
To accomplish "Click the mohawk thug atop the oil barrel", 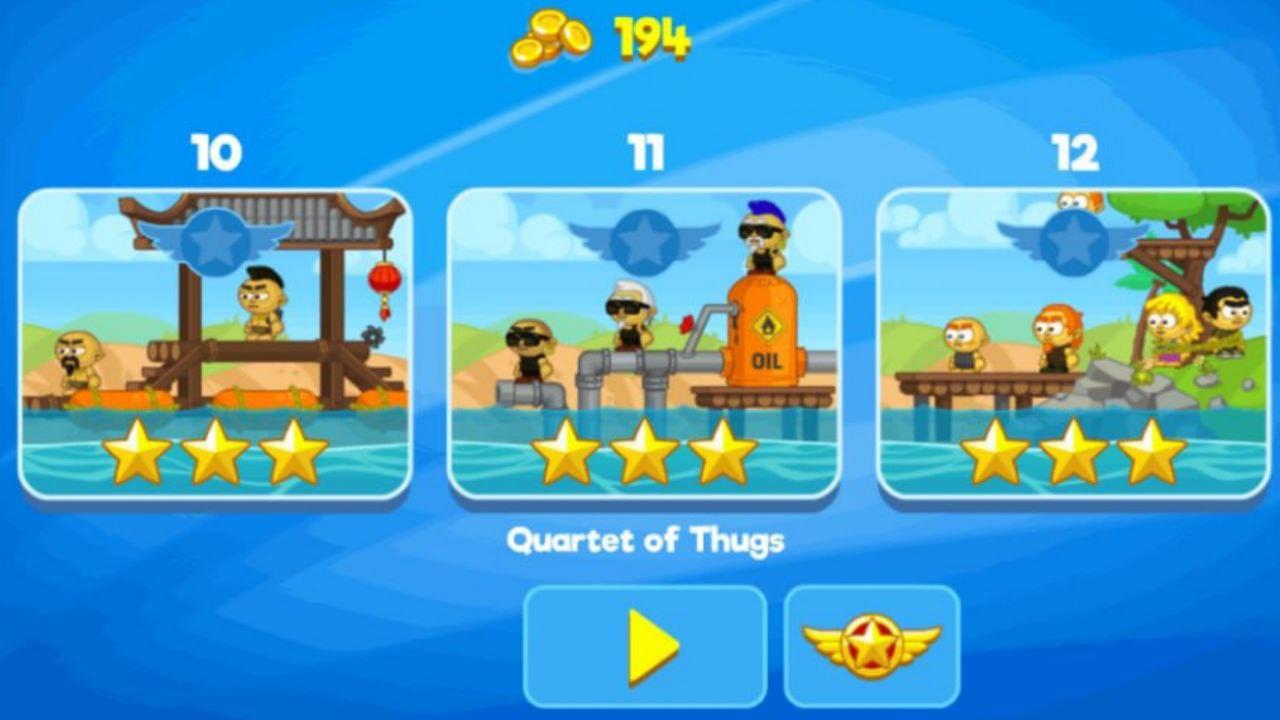I will coord(763,236).
